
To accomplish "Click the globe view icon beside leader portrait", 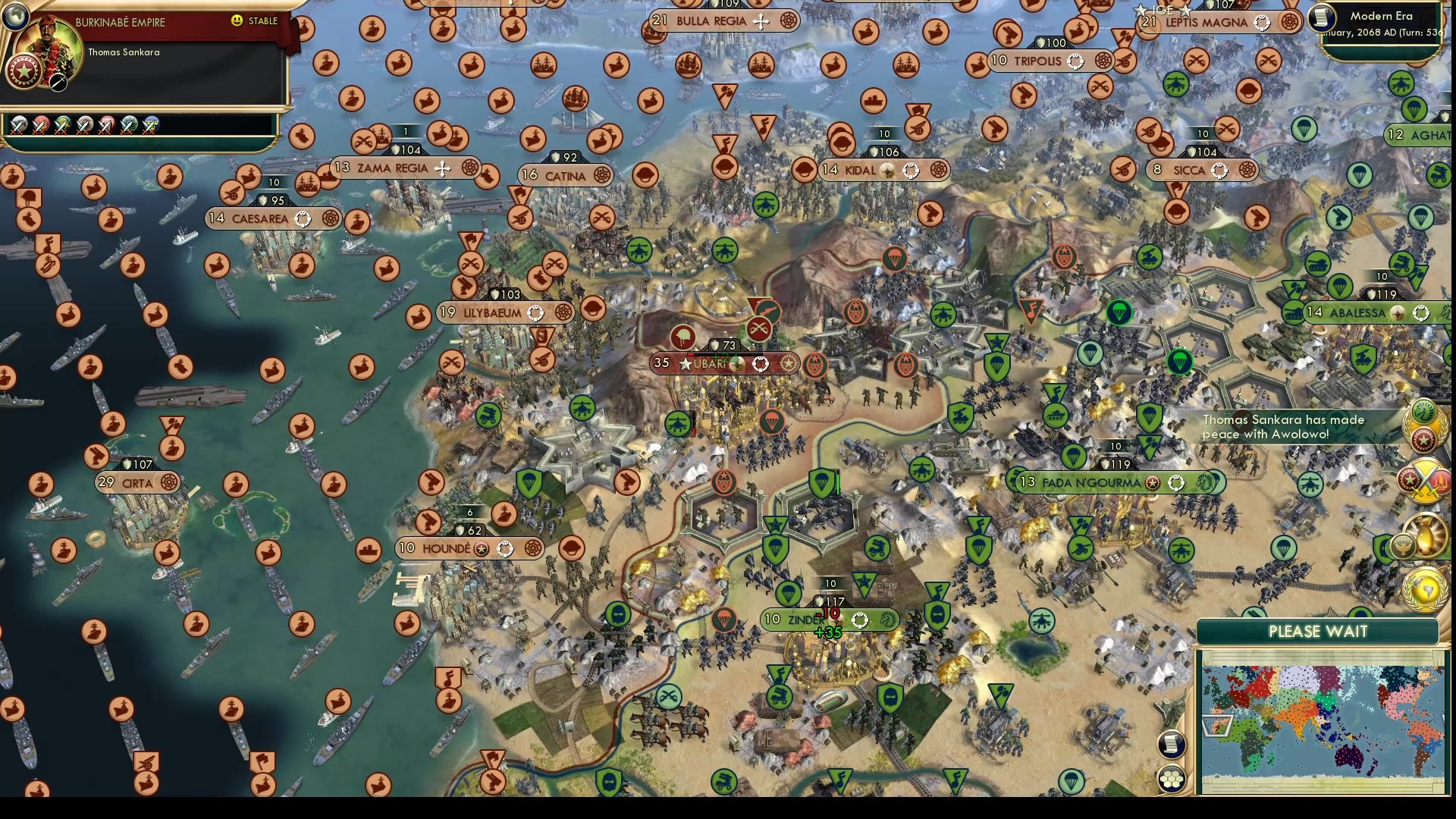I will point(15,17).
